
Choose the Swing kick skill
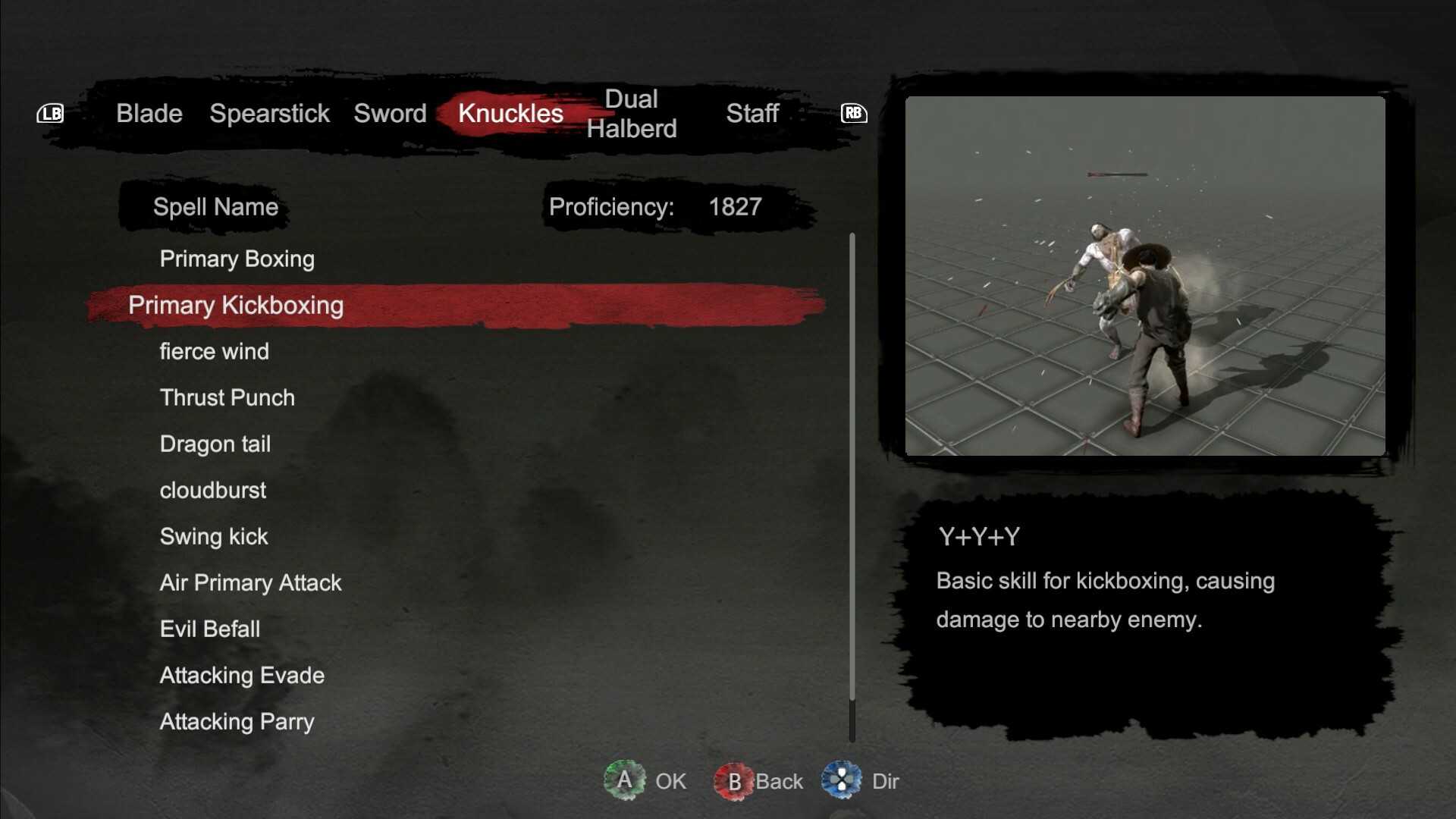pos(213,537)
